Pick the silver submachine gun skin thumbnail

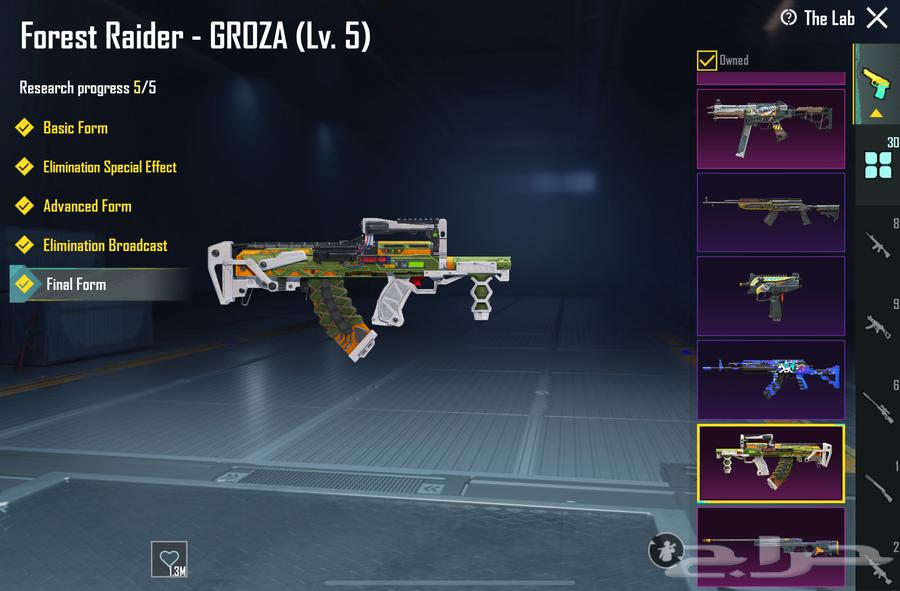point(770,128)
